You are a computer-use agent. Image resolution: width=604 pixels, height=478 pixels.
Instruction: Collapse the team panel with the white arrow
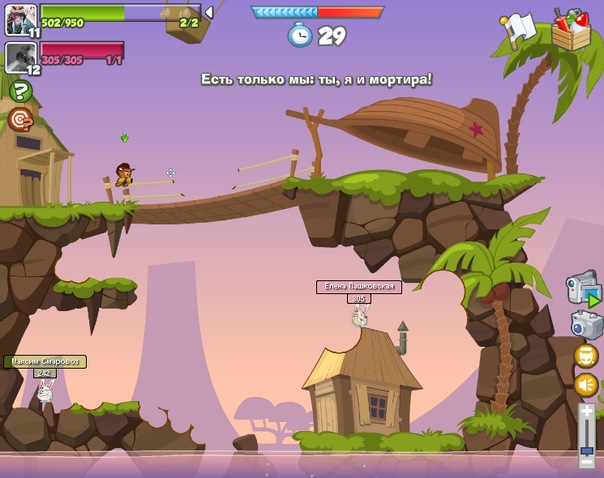(x=210, y=12)
